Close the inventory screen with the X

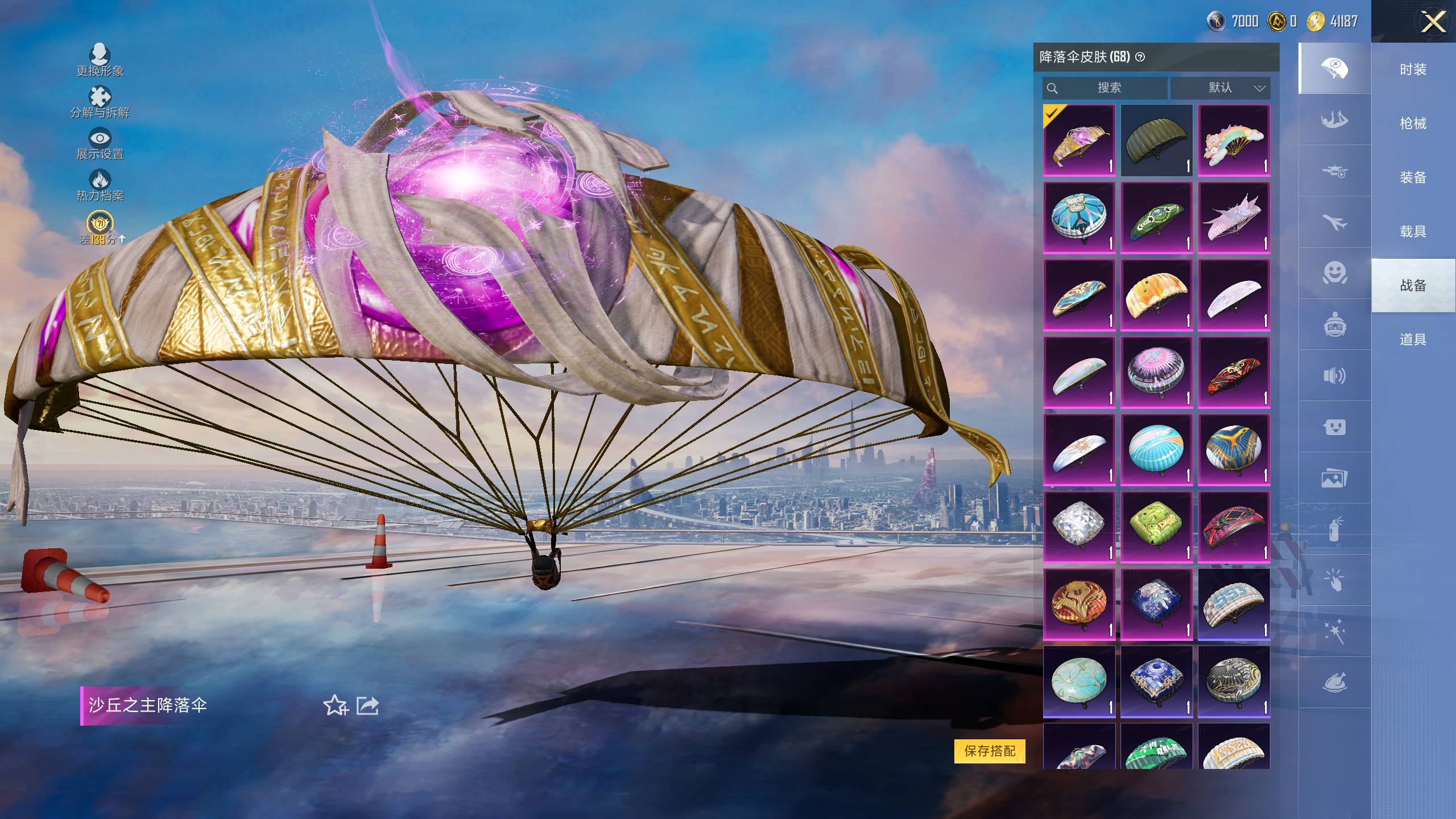tap(1433, 23)
